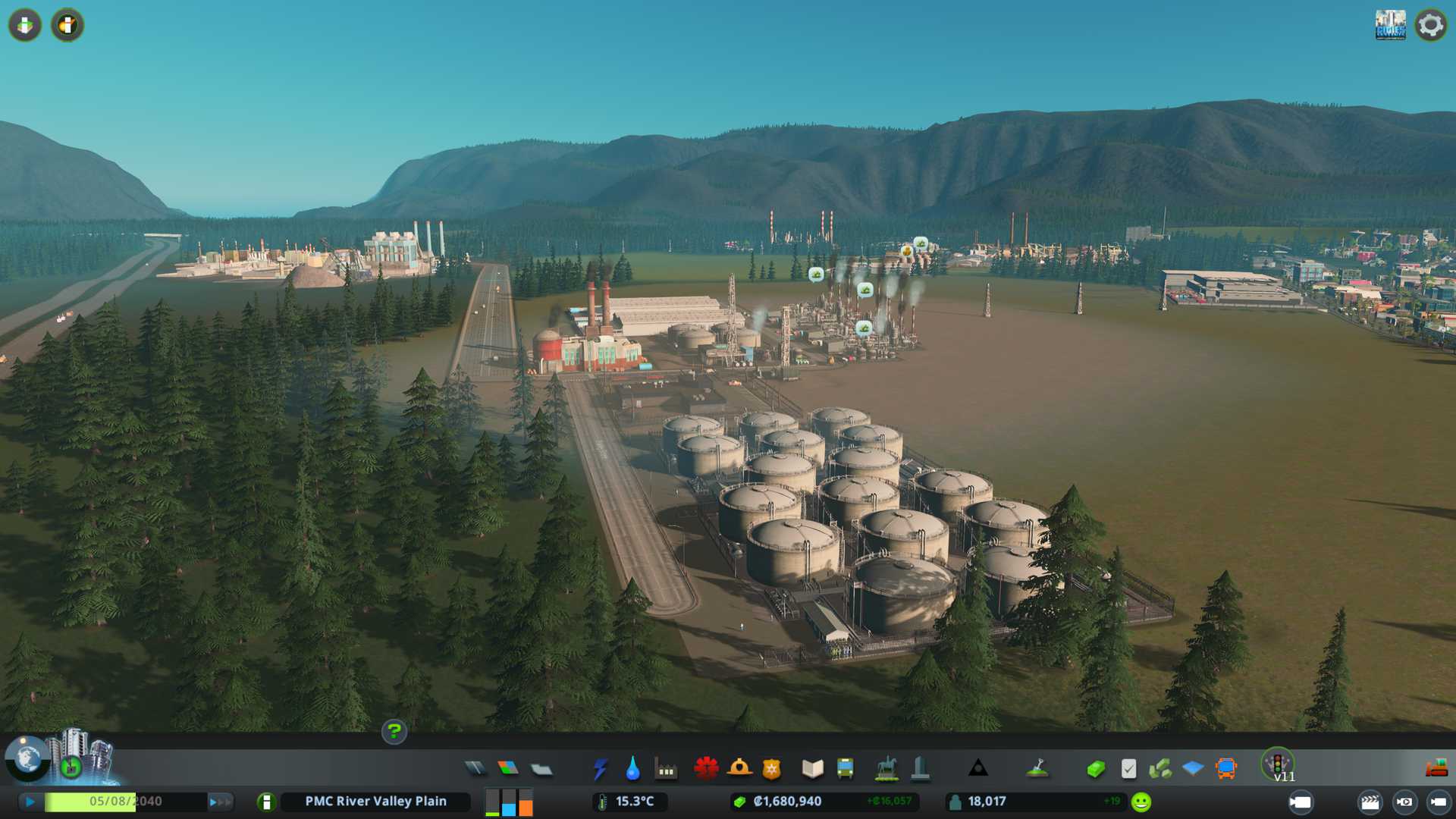
Task: Open the Landscaping shovel menu
Action: coord(1037,769)
